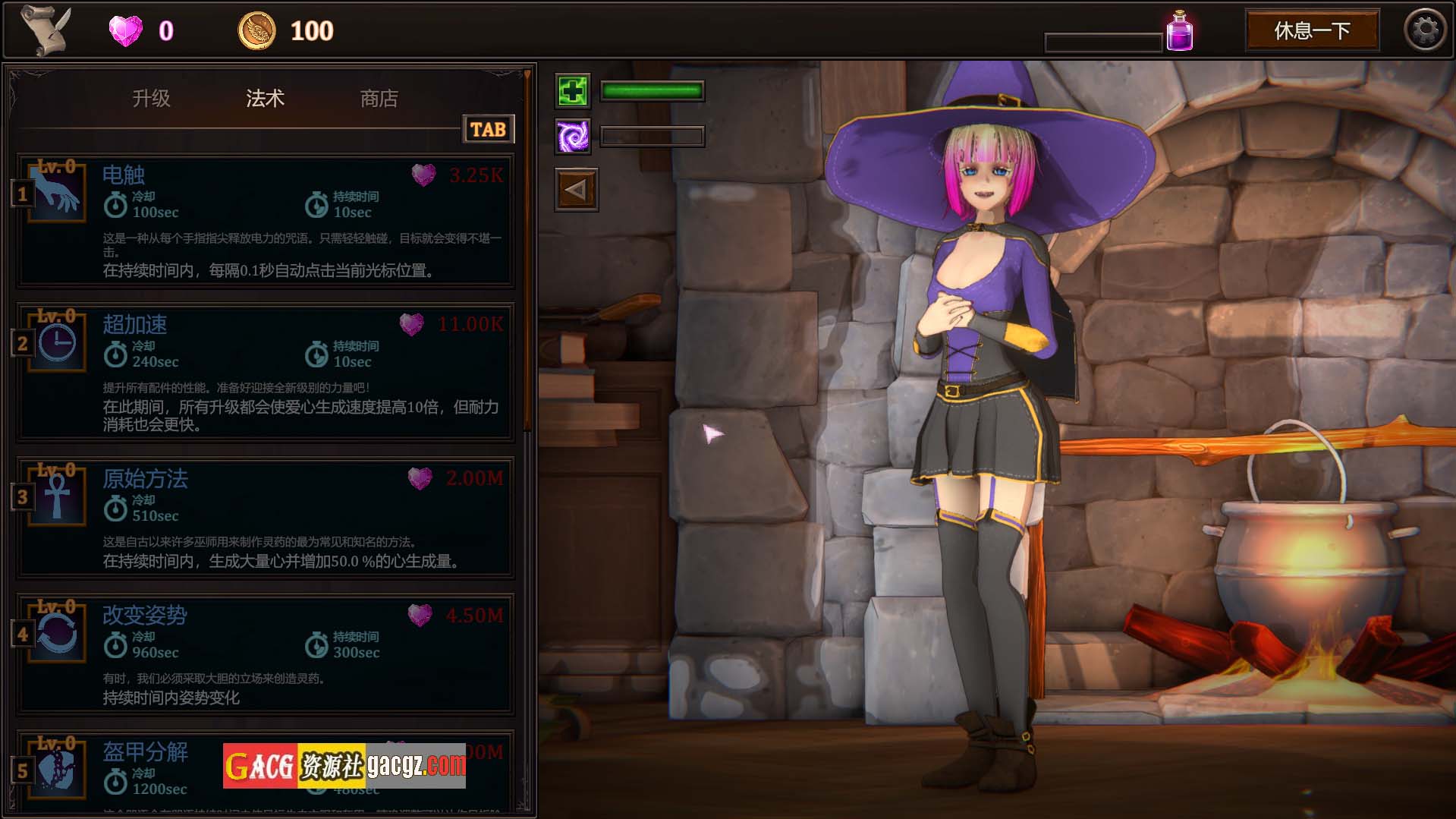Image resolution: width=1456 pixels, height=819 pixels.
Task: Click the green plus heal icon
Action: [573, 91]
